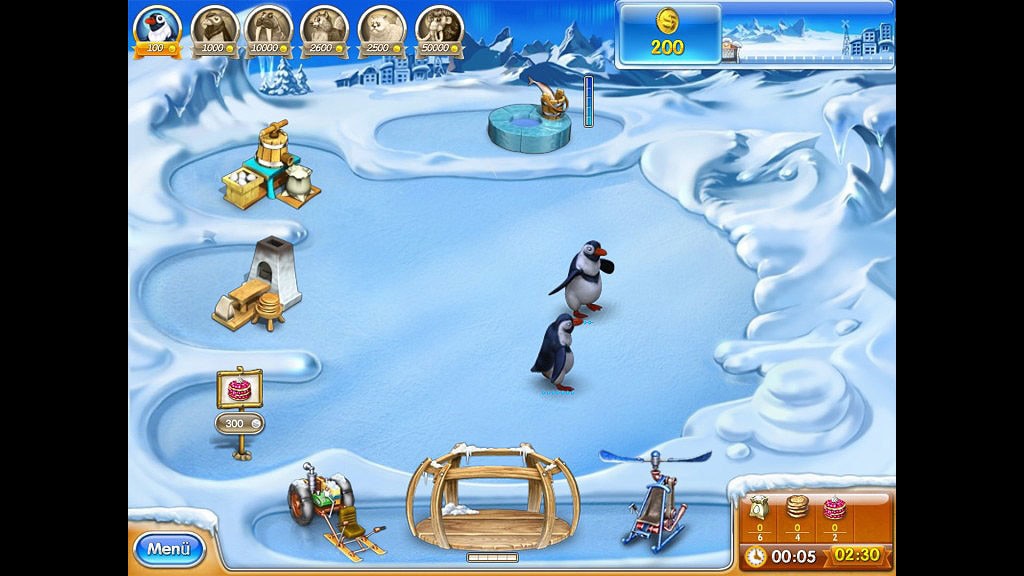
Task: Choose the 50000-coin mammoth icon
Action: coord(437,27)
